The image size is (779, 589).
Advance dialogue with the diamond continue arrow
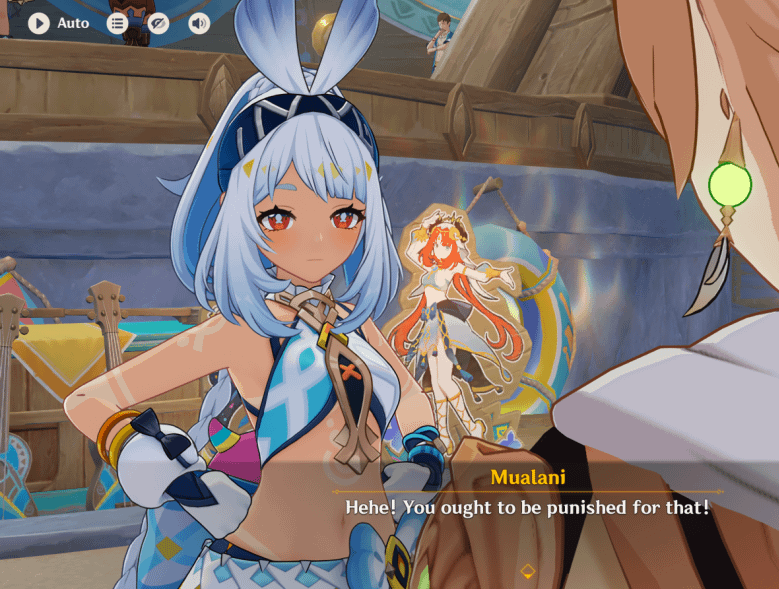[x=528, y=571]
